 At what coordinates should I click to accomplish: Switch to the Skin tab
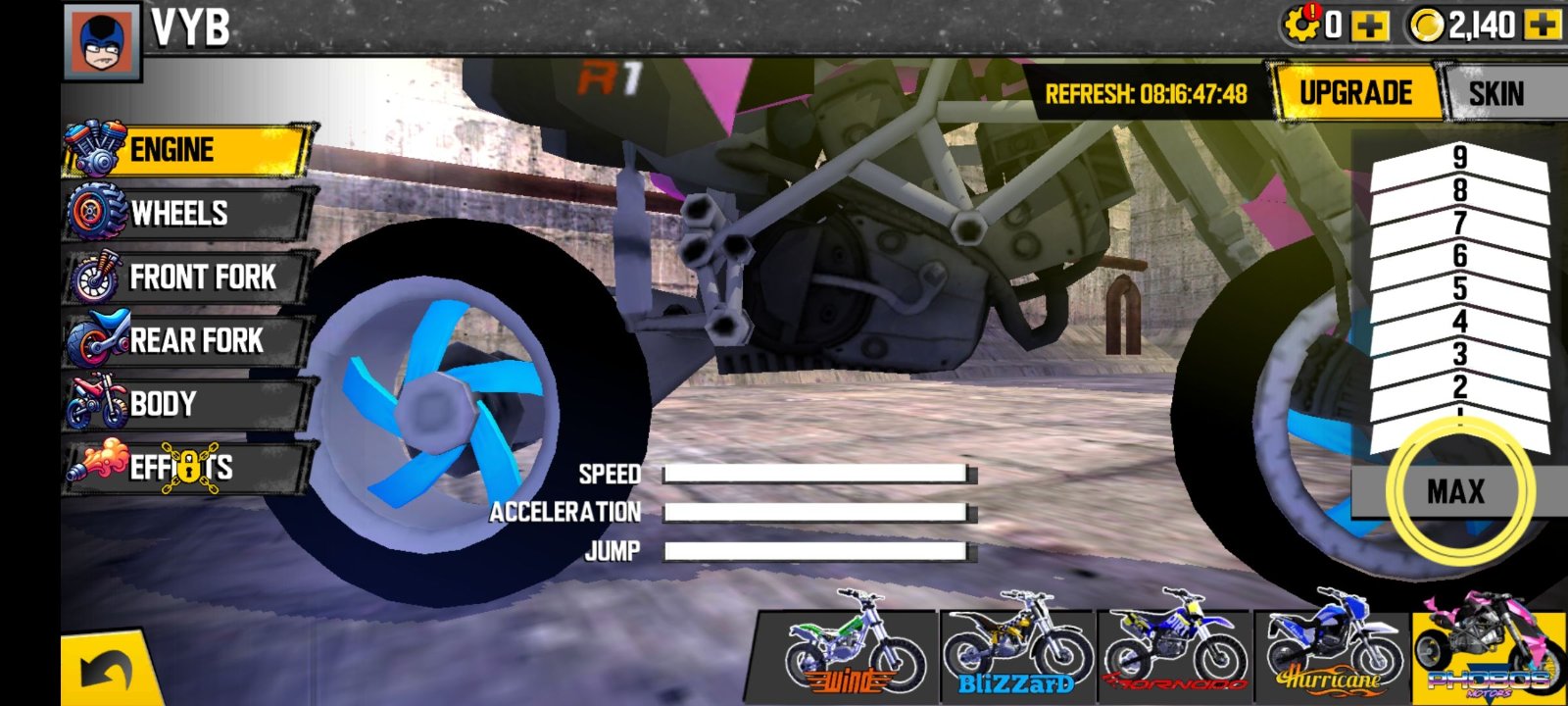click(1496, 94)
